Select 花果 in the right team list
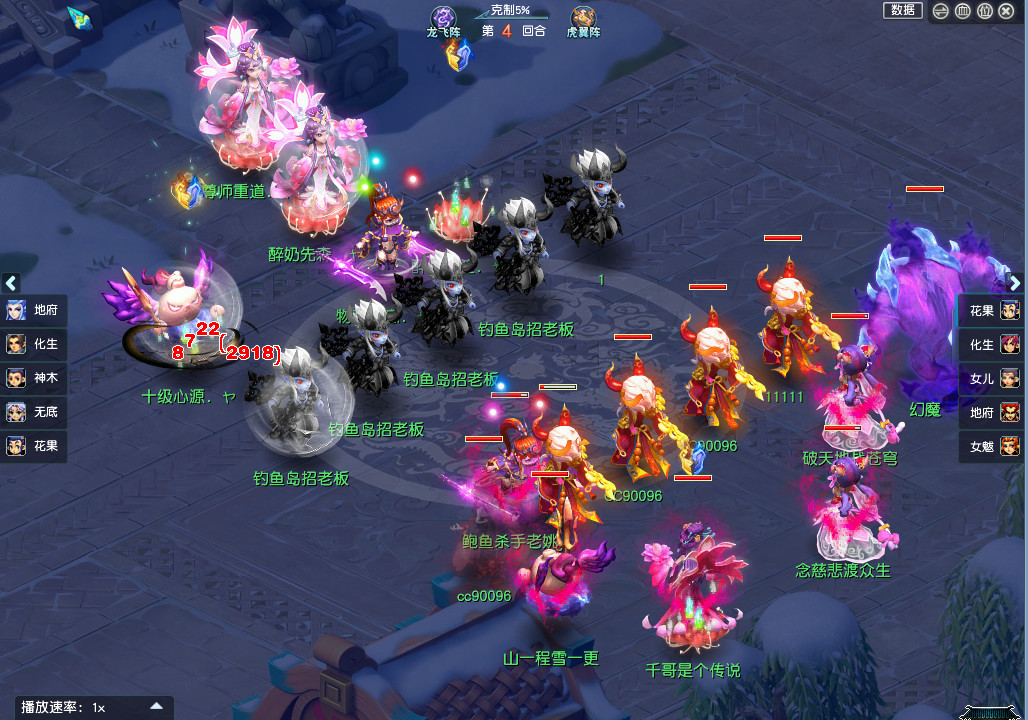The width and height of the screenshot is (1028, 720). (x=992, y=310)
